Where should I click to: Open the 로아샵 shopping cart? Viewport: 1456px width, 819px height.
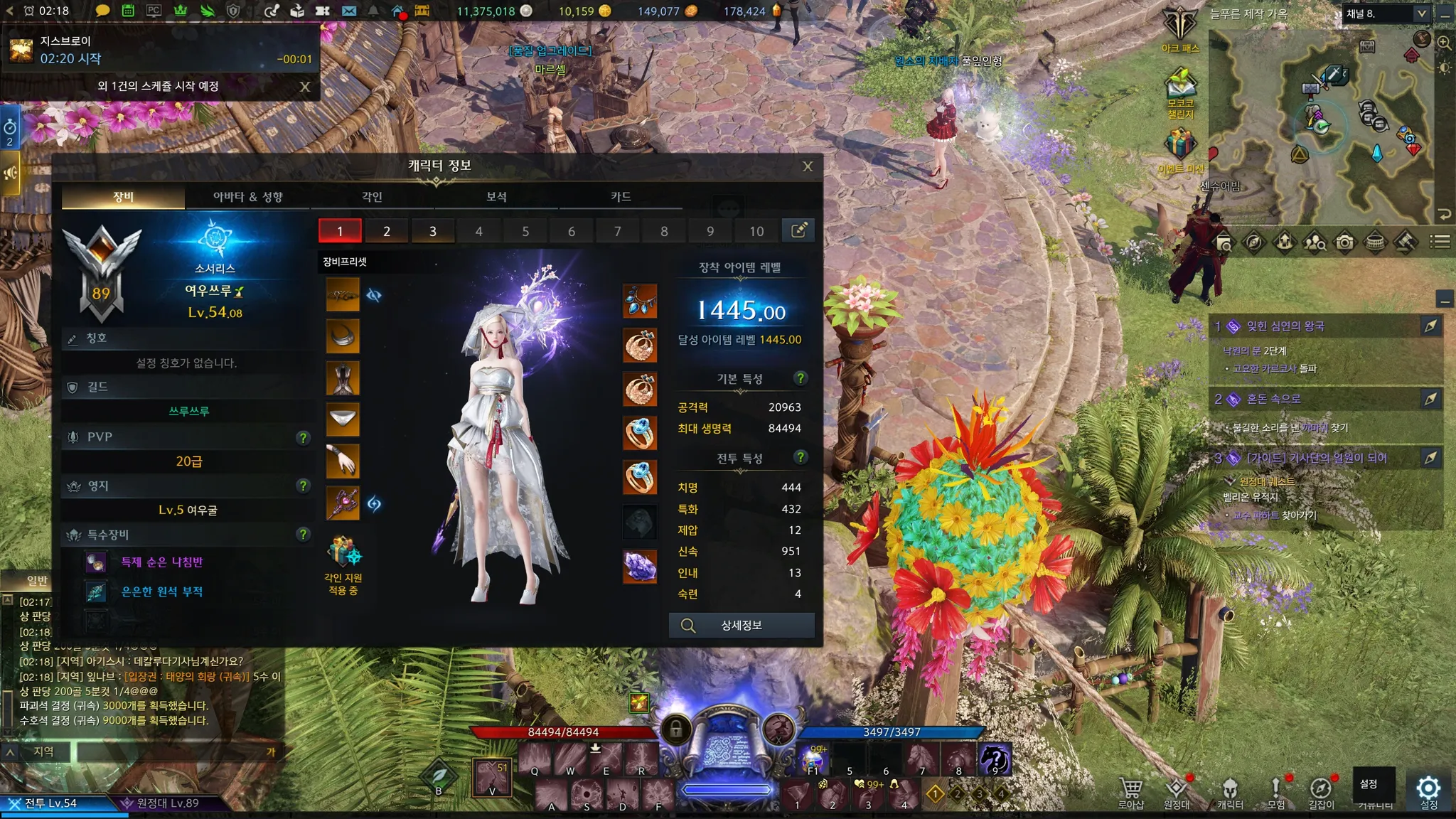(1130, 791)
